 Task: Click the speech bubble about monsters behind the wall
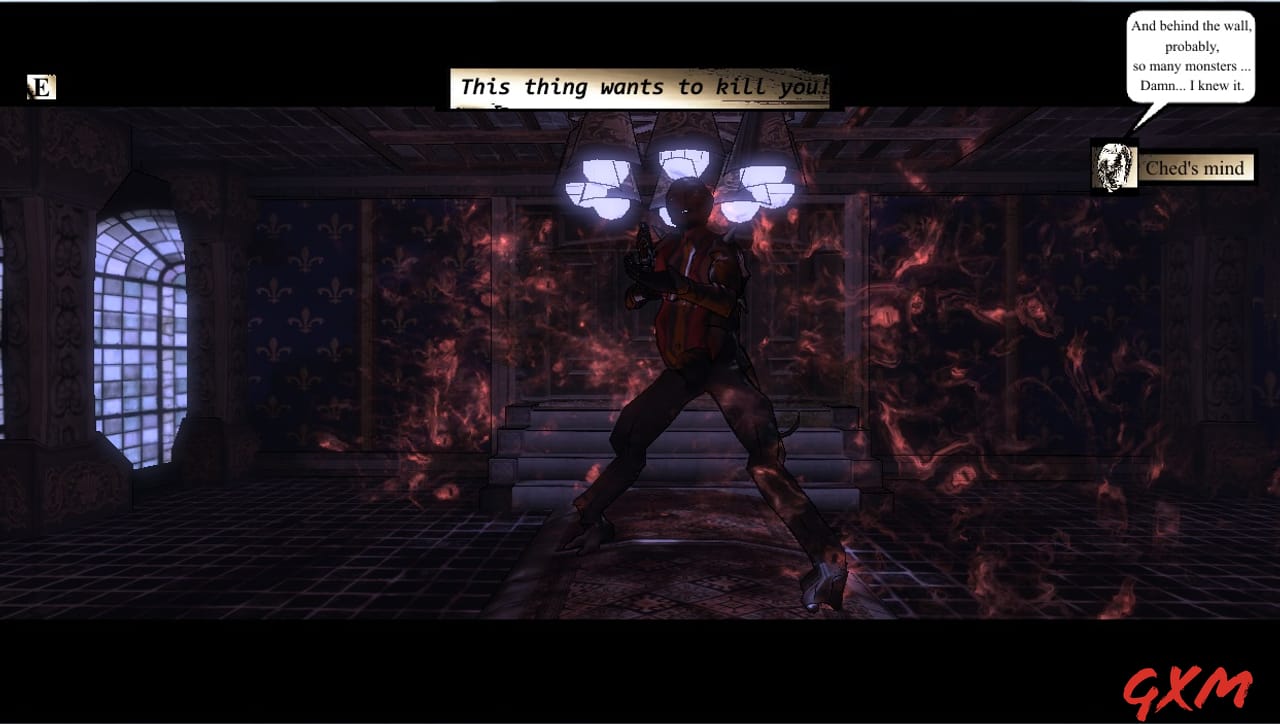1192,55
